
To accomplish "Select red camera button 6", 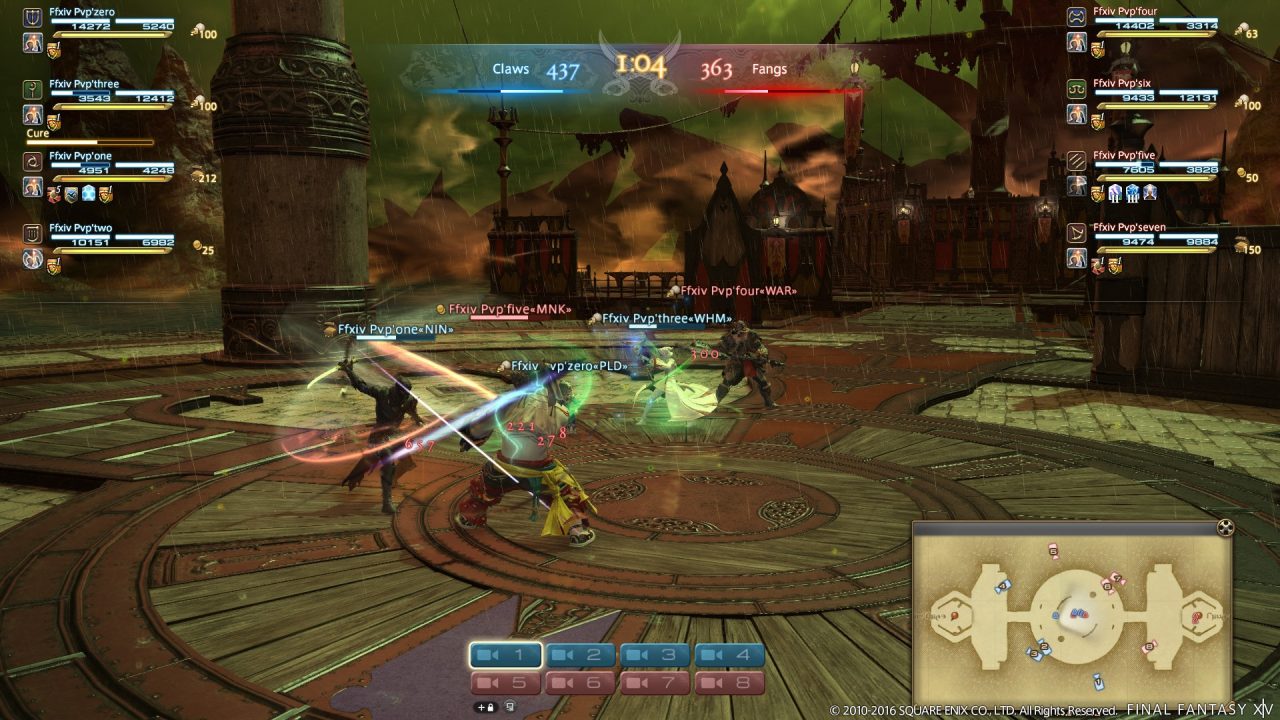I will (x=580, y=683).
